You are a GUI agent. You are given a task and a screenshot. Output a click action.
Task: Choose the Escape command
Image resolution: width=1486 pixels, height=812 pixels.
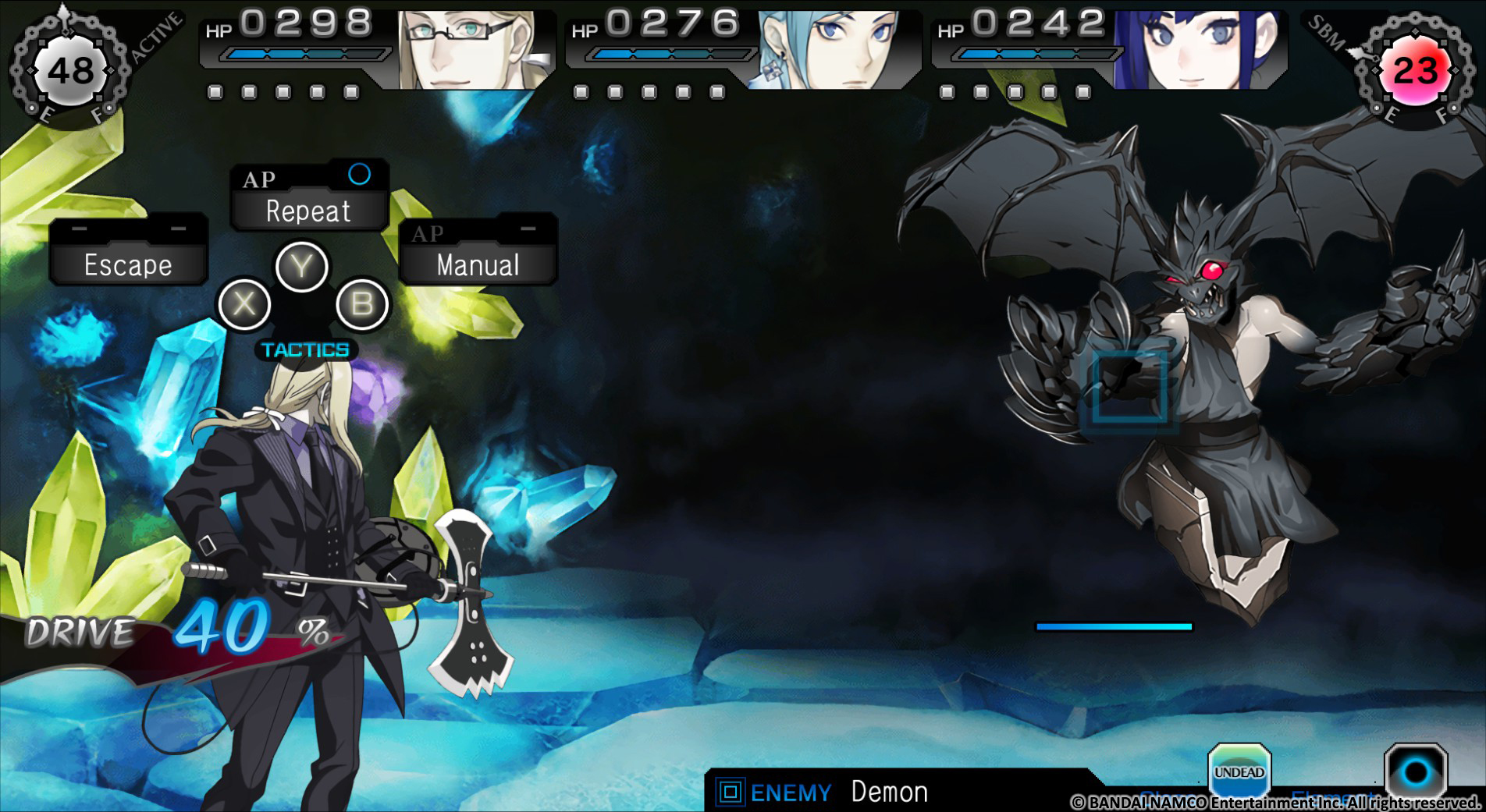pos(127,264)
